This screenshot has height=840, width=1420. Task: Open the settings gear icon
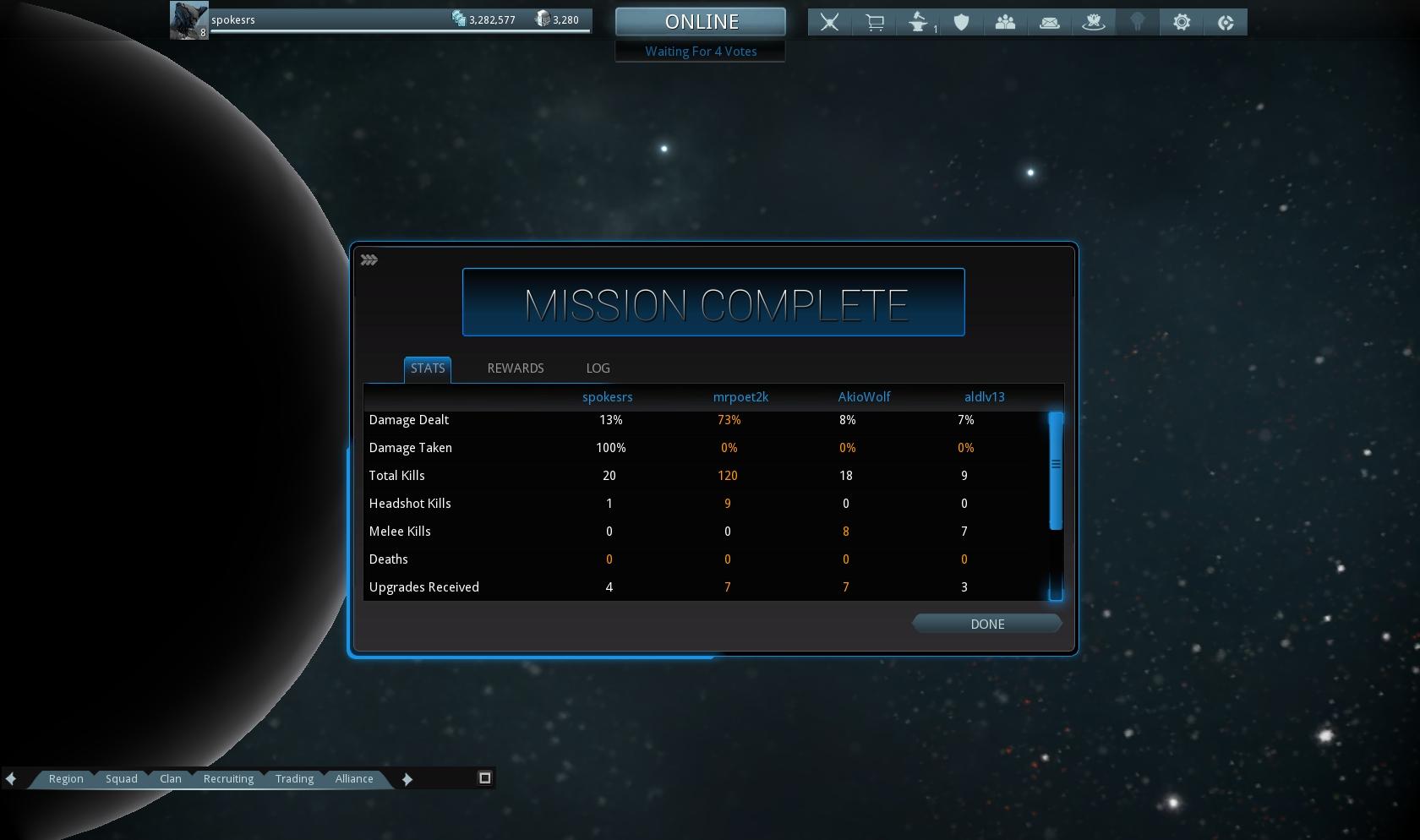click(x=1182, y=22)
